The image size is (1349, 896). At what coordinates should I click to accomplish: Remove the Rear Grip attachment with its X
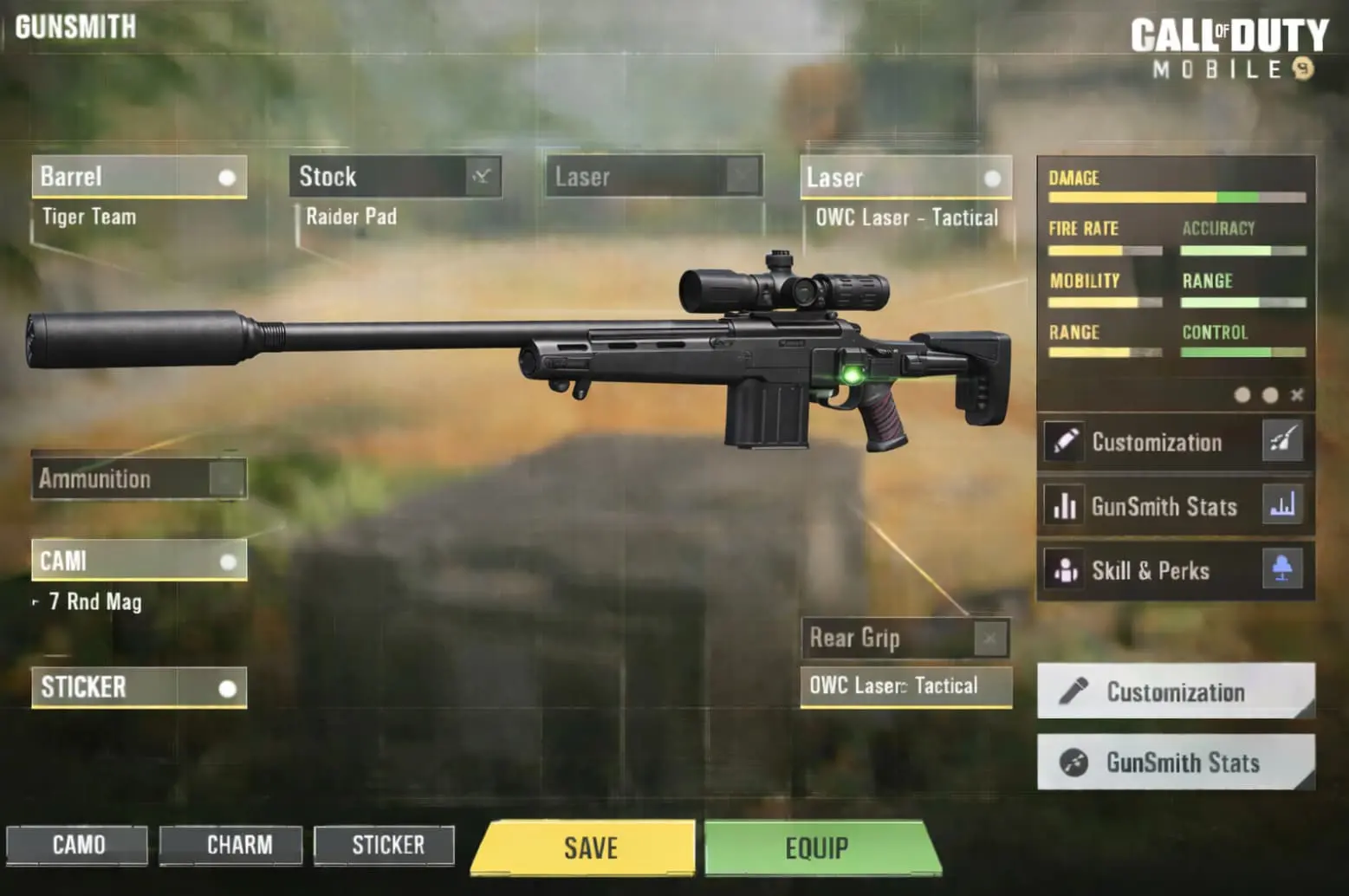coord(990,638)
